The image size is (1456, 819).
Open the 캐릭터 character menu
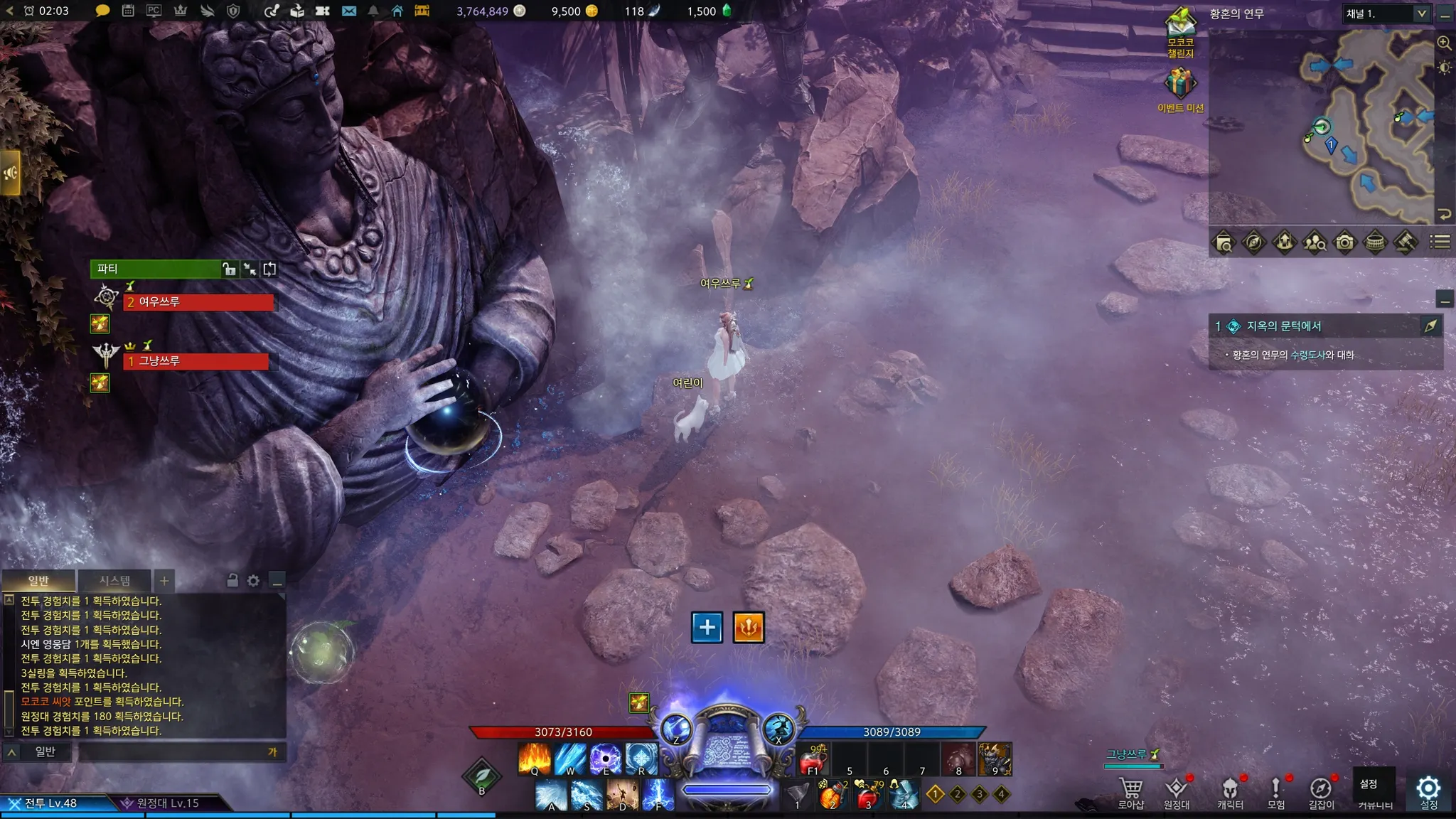(x=1230, y=791)
